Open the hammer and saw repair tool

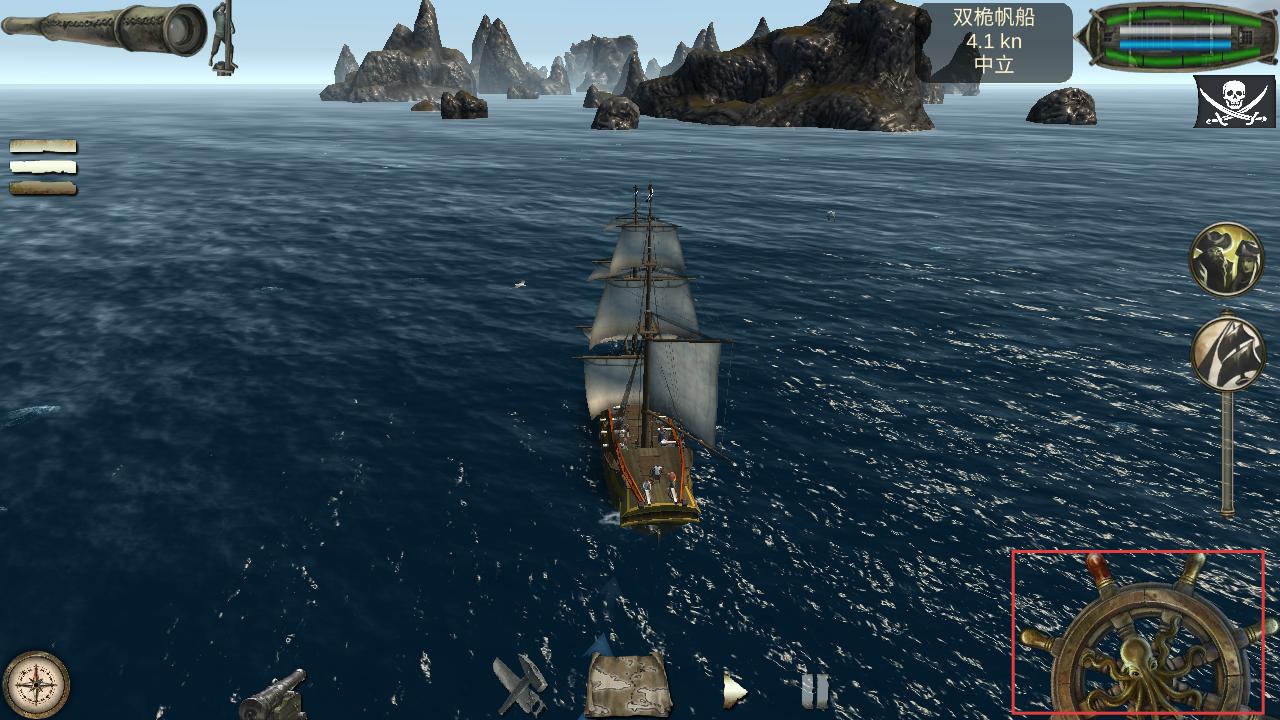(520, 683)
